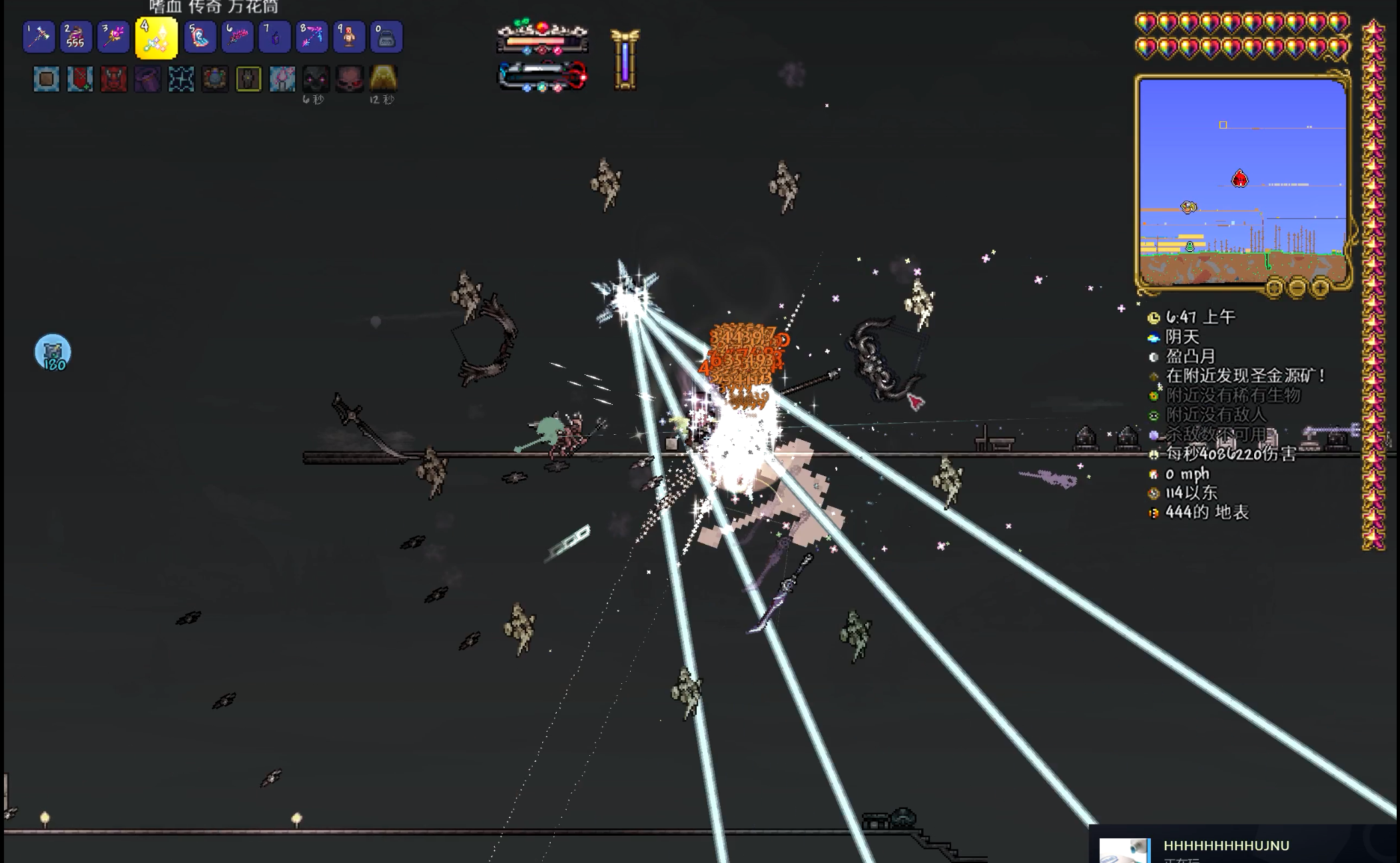
Task: Click the minimap's zoom-out minus button
Action: coord(1297,288)
